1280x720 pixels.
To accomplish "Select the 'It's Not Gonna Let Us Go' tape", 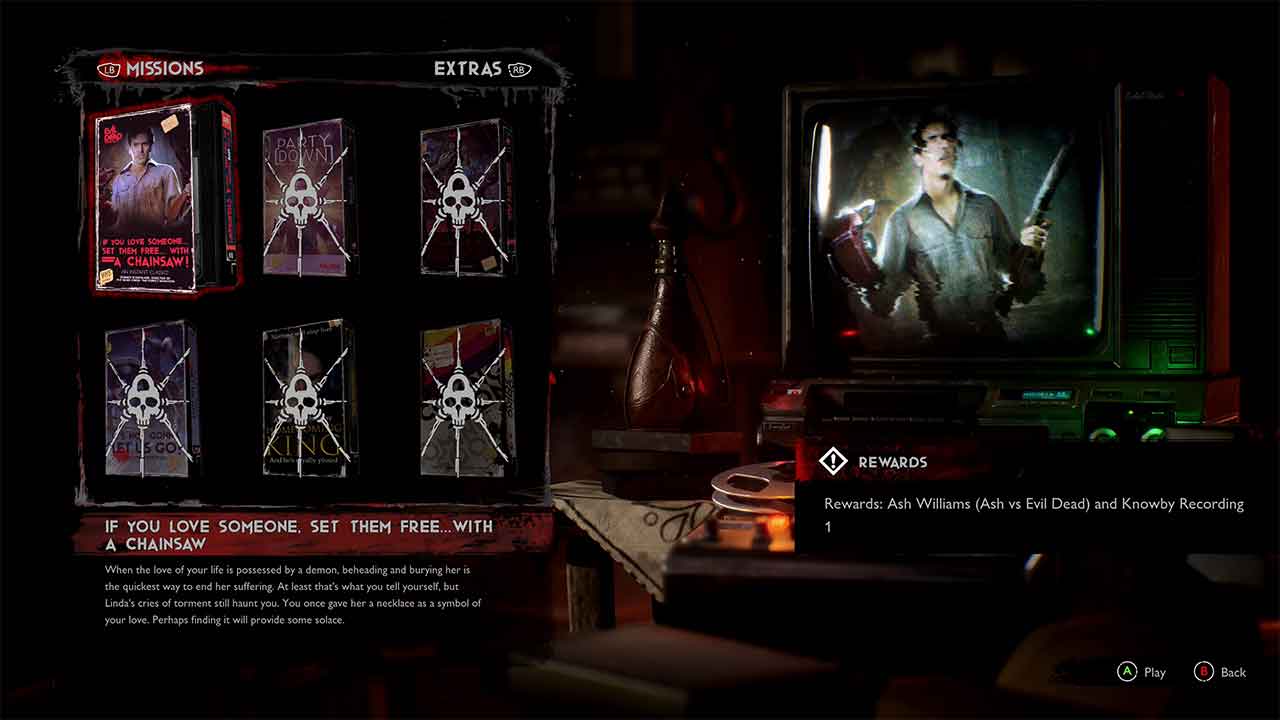I will pyautogui.click(x=150, y=398).
